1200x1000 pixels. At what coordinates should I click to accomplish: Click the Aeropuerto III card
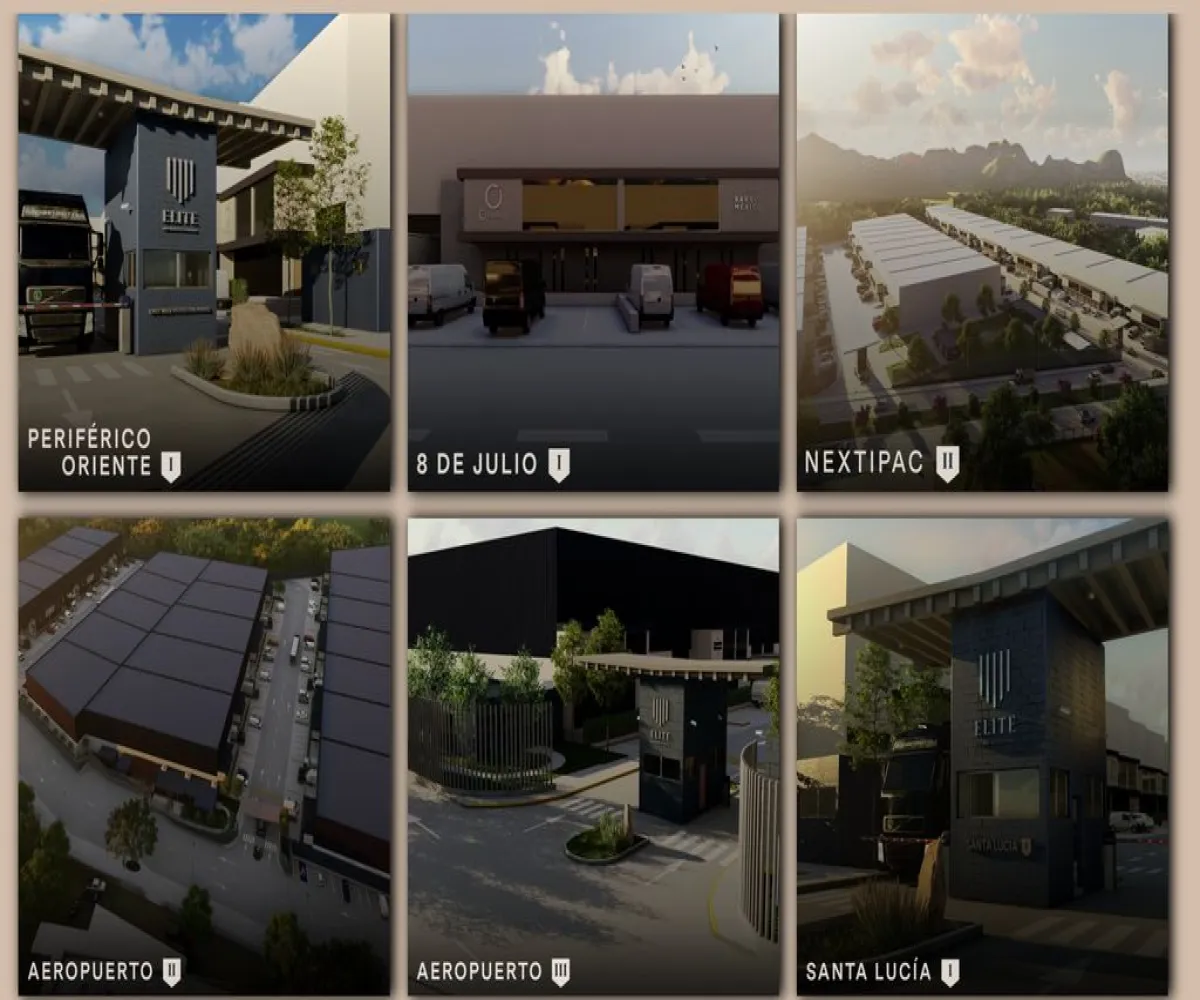click(593, 755)
